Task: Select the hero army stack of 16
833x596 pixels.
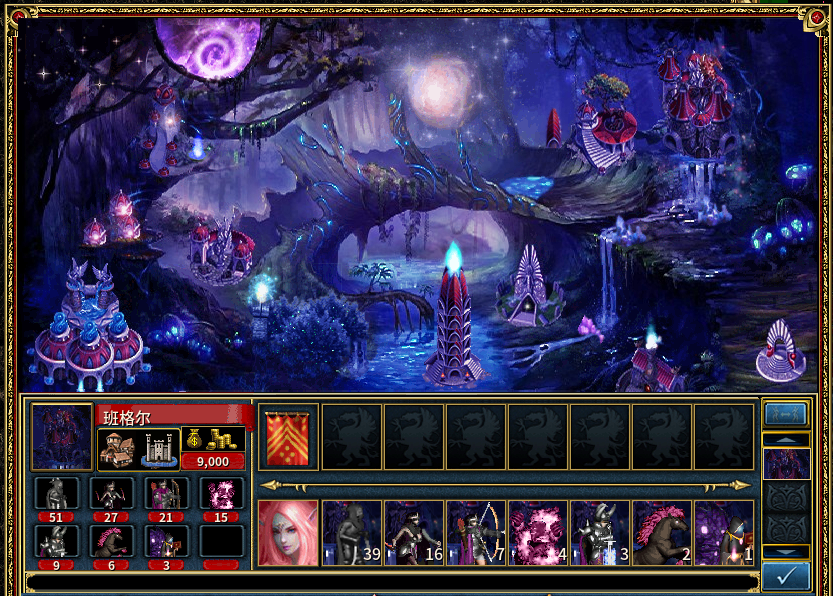Action: click(414, 533)
